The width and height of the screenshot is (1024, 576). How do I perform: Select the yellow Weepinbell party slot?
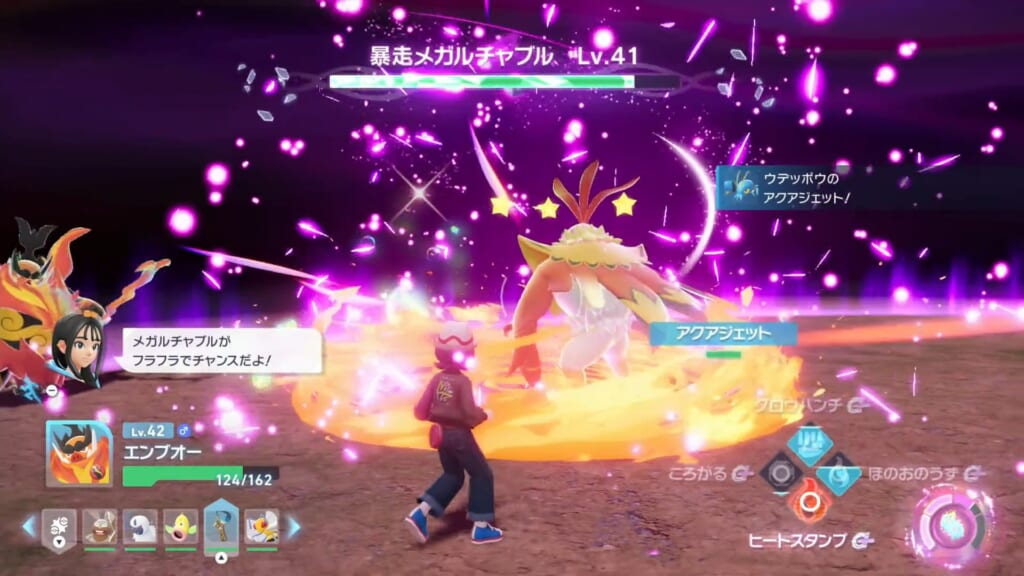(180, 526)
